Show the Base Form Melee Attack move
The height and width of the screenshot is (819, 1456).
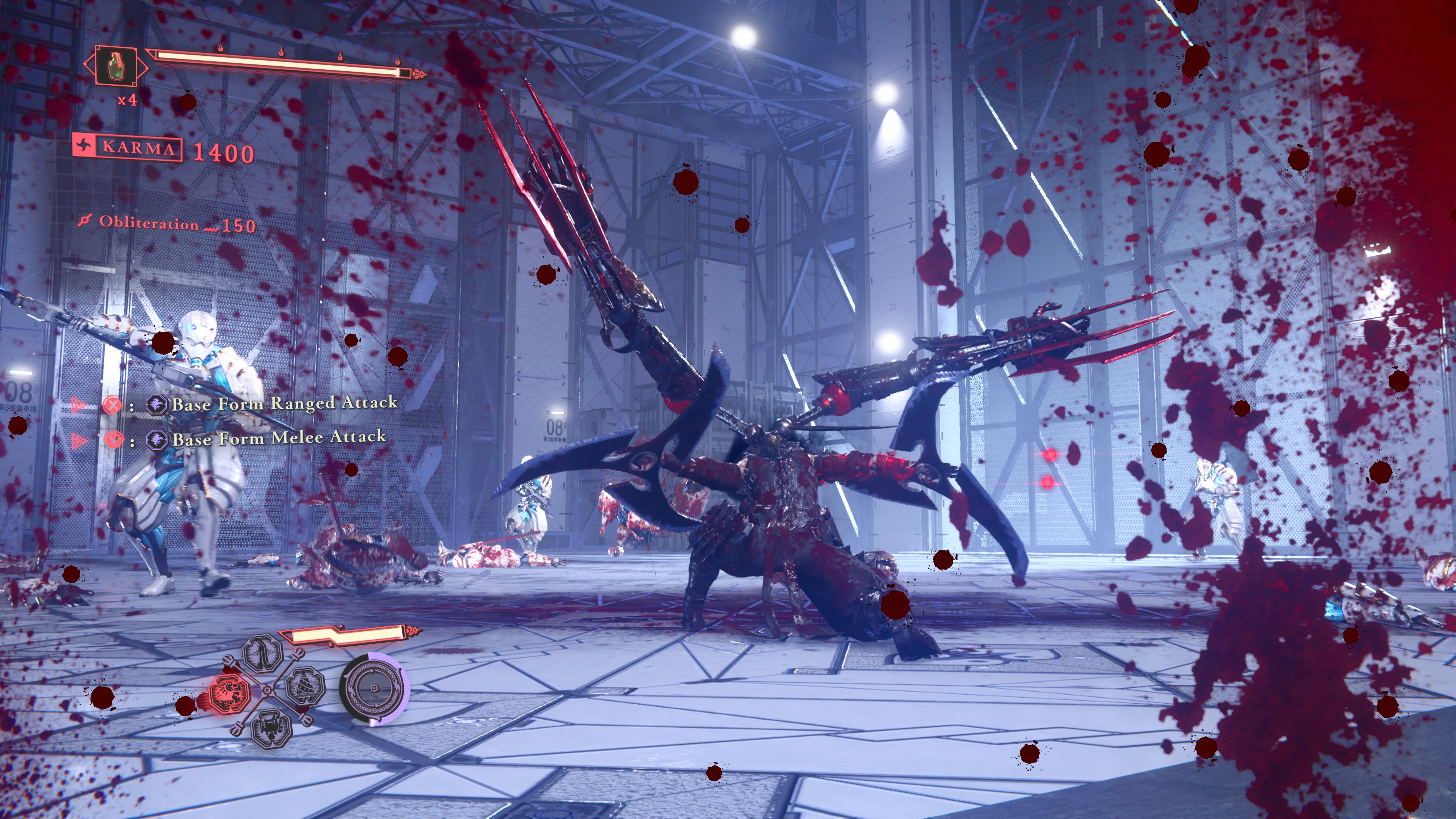[x=279, y=439]
